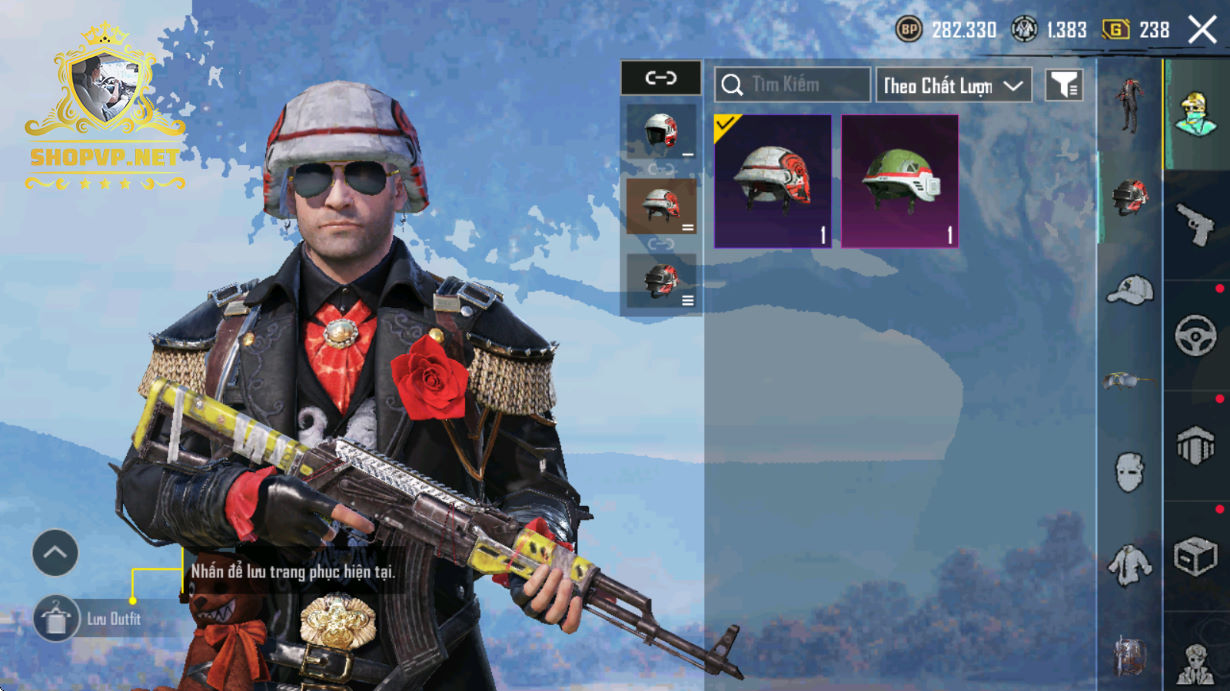Click the Tìm Kiếm search field
Screen dimensions: 1230x691
(x=792, y=85)
